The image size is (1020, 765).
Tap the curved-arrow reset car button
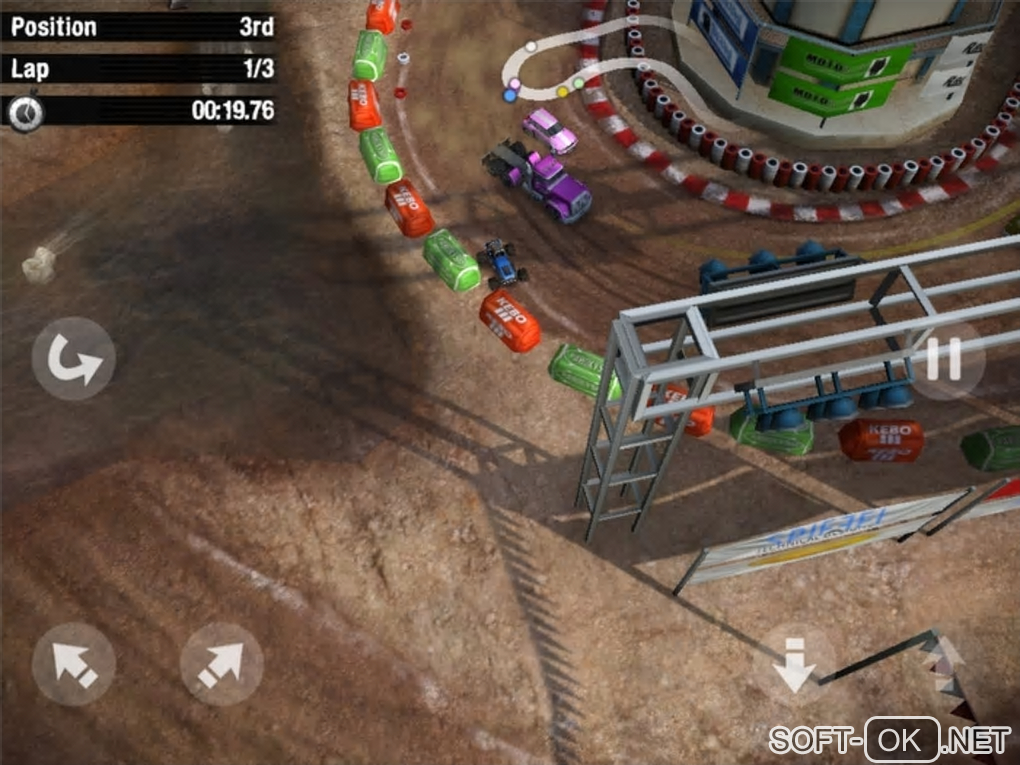tap(73, 359)
